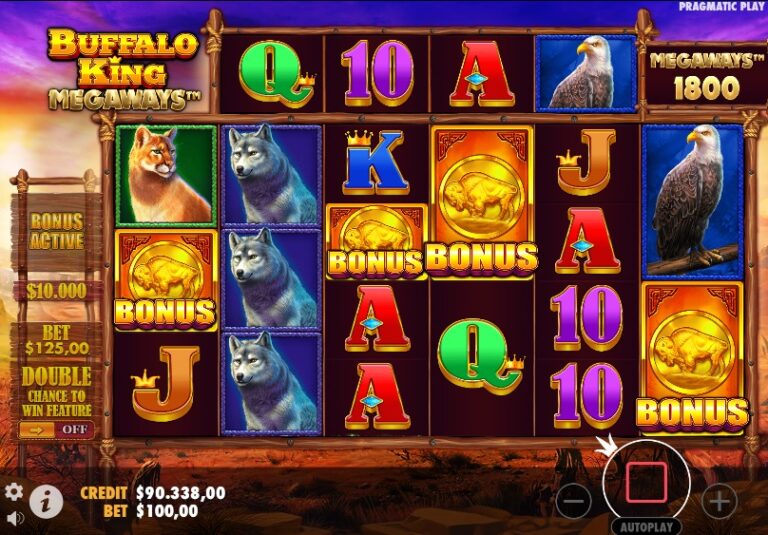Open the Autoplay options
Screen dimensions: 768x535
646,526
